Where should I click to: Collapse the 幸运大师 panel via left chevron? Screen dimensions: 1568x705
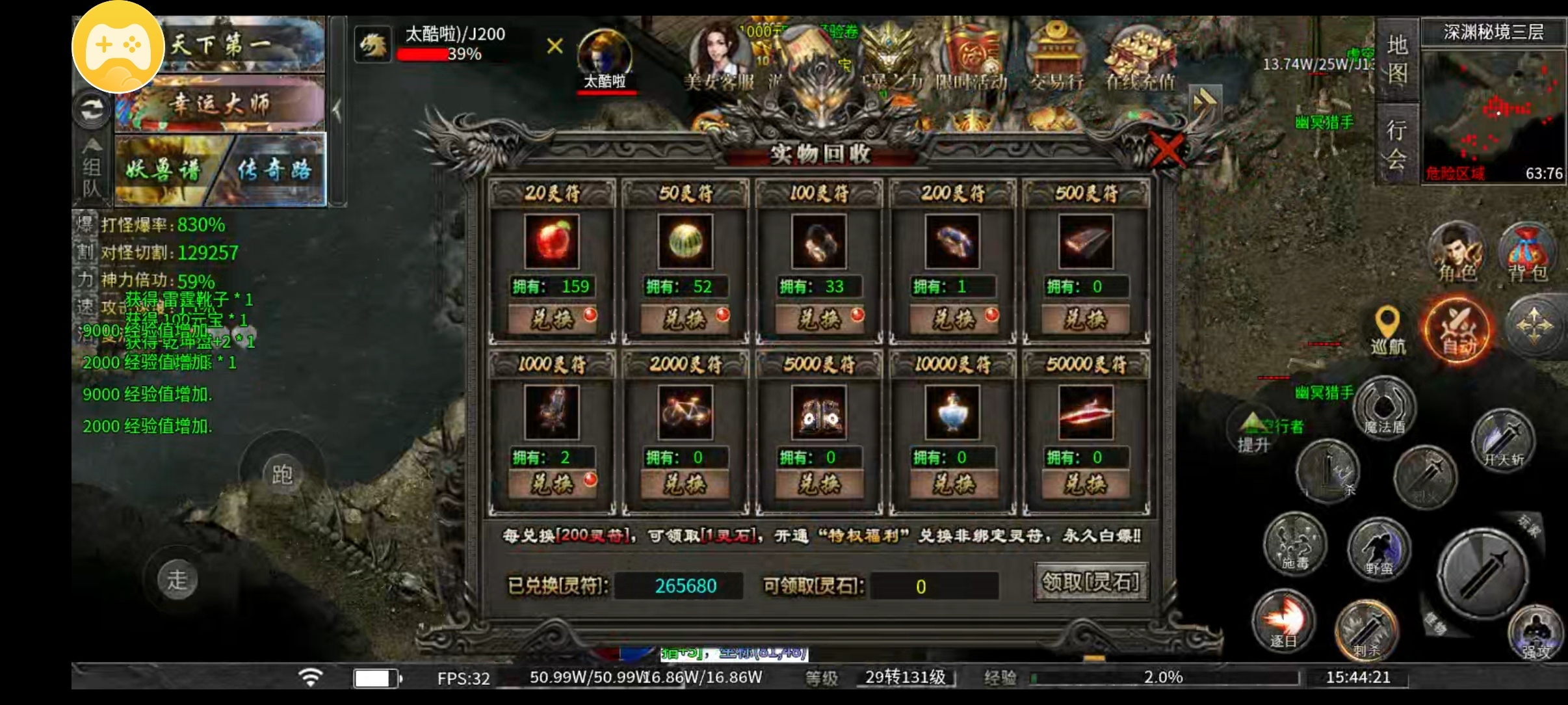pyautogui.click(x=337, y=109)
